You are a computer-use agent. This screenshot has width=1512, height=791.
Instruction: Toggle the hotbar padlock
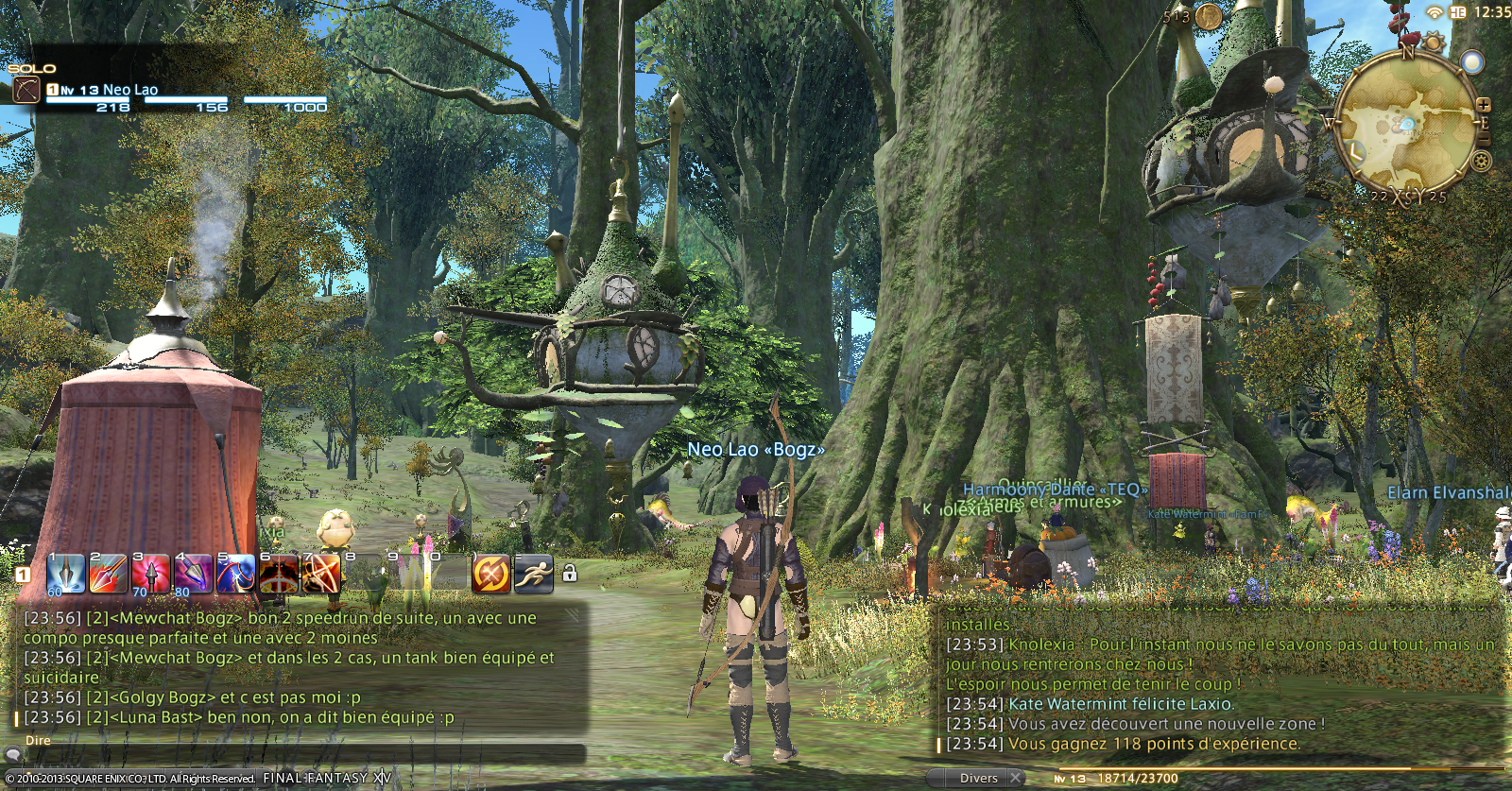click(569, 574)
